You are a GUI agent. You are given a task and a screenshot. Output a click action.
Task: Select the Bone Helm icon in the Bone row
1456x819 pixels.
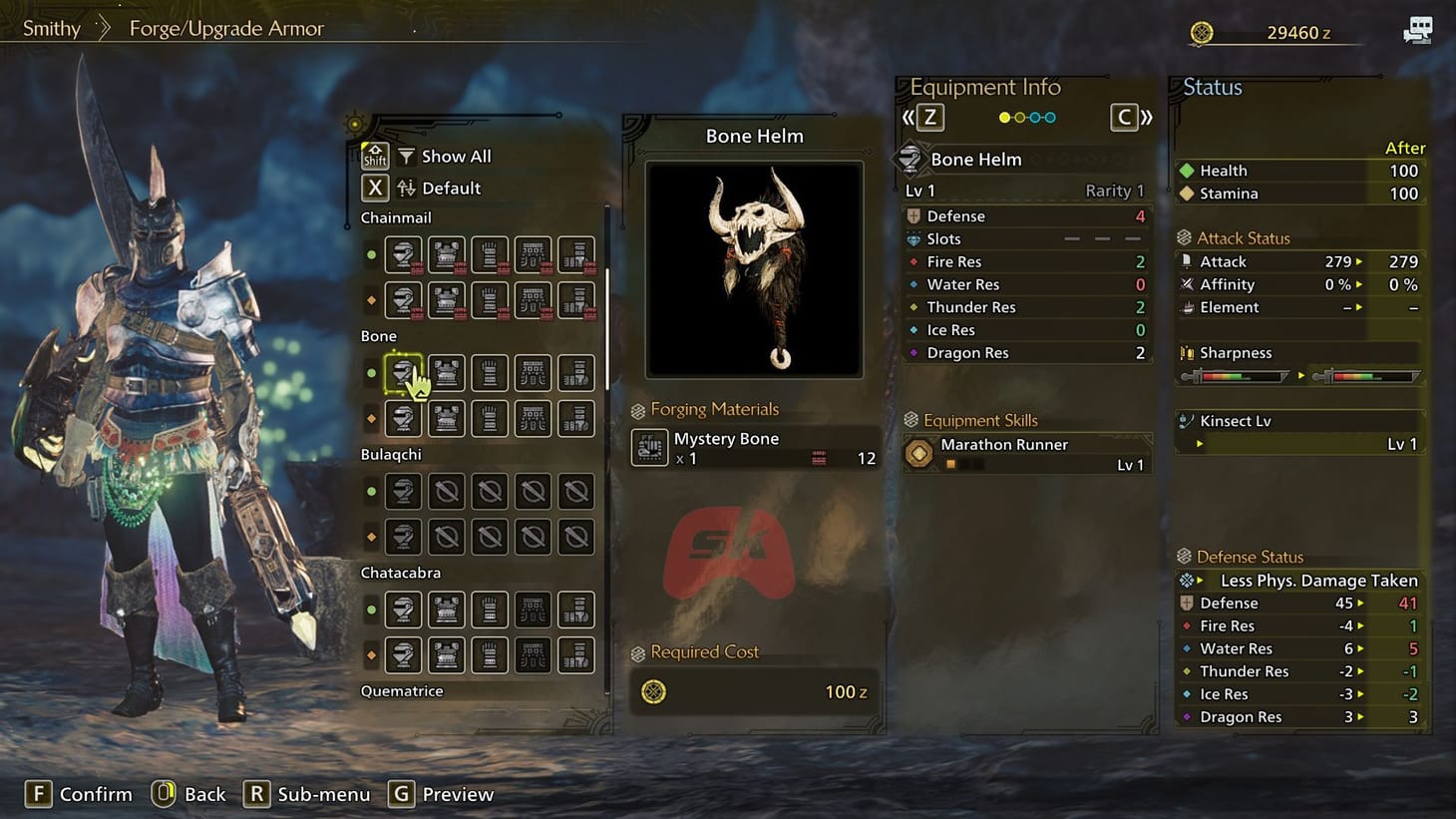coord(403,372)
